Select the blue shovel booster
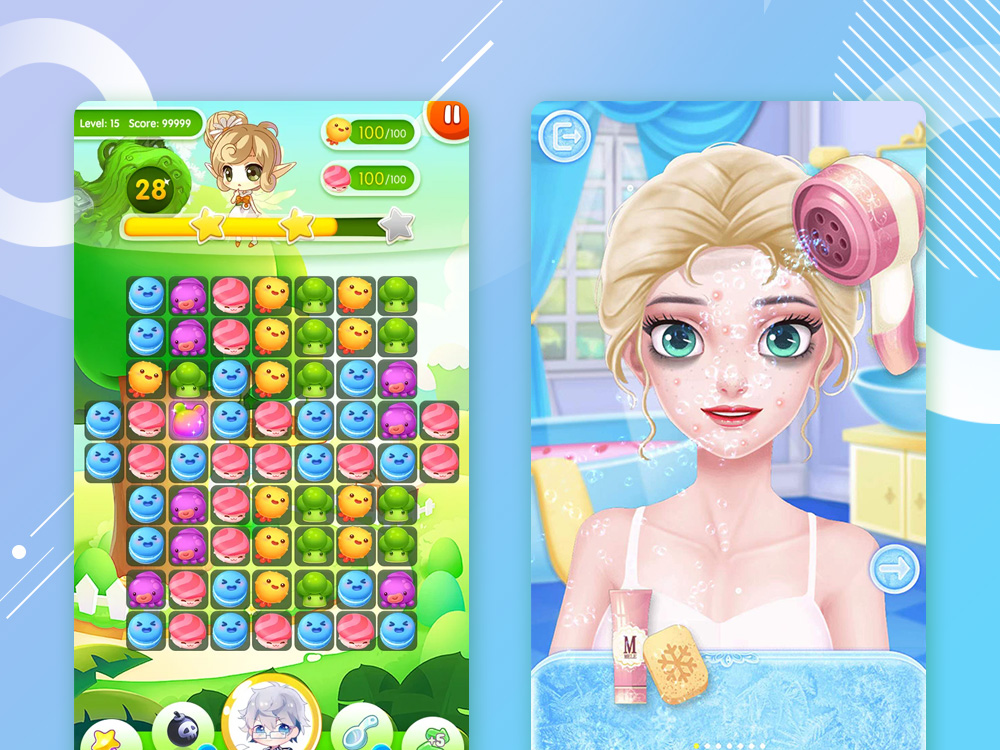Viewport: 1000px width, 750px height. (359, 729)
